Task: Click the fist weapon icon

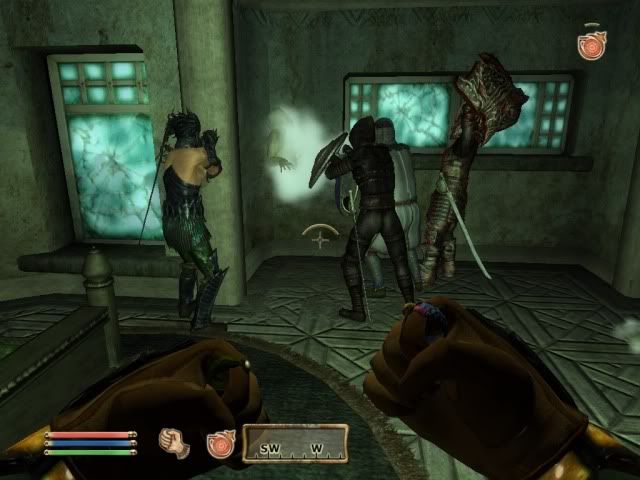Action: tap(176, 442)
